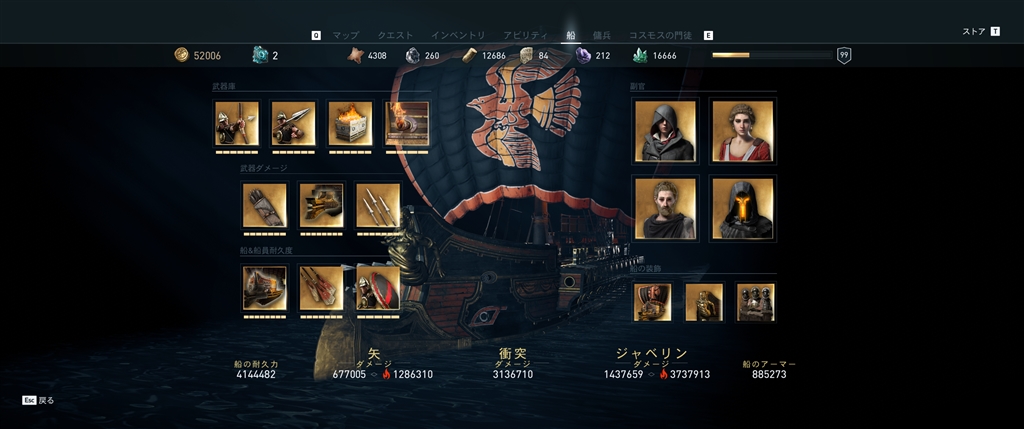The height and width of the screenshot is (429, 1024).
Task: Select the ship hull endurance upgrade
Action: (265, 287)
